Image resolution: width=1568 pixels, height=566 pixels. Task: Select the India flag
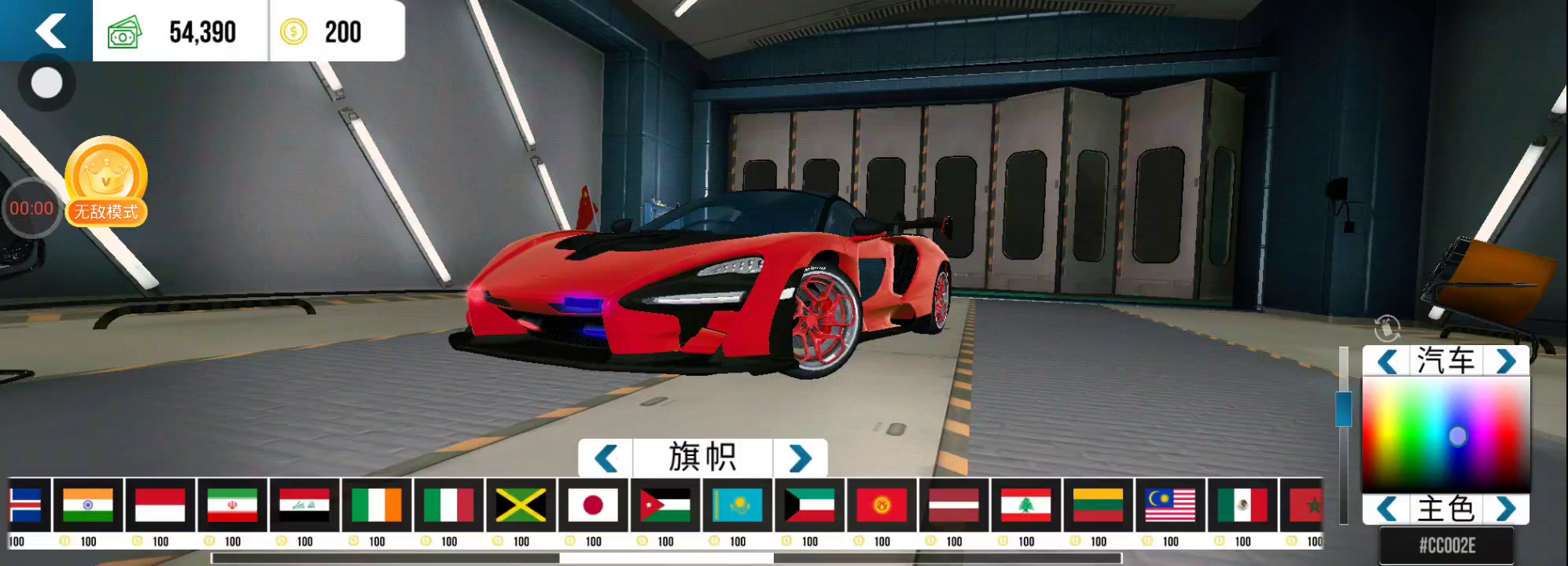[x=88, y=505]
